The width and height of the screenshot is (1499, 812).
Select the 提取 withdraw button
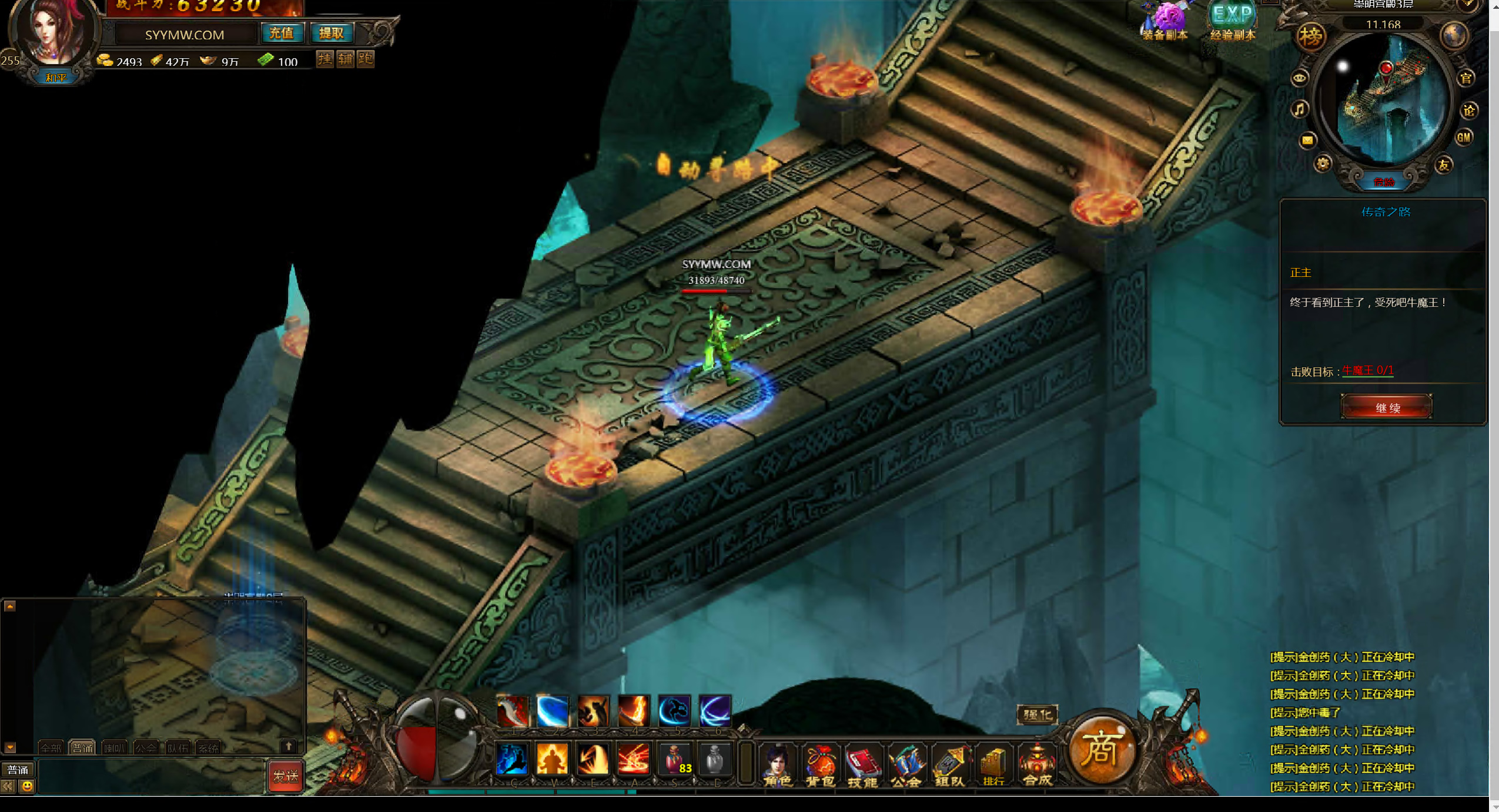pos(332,33)
